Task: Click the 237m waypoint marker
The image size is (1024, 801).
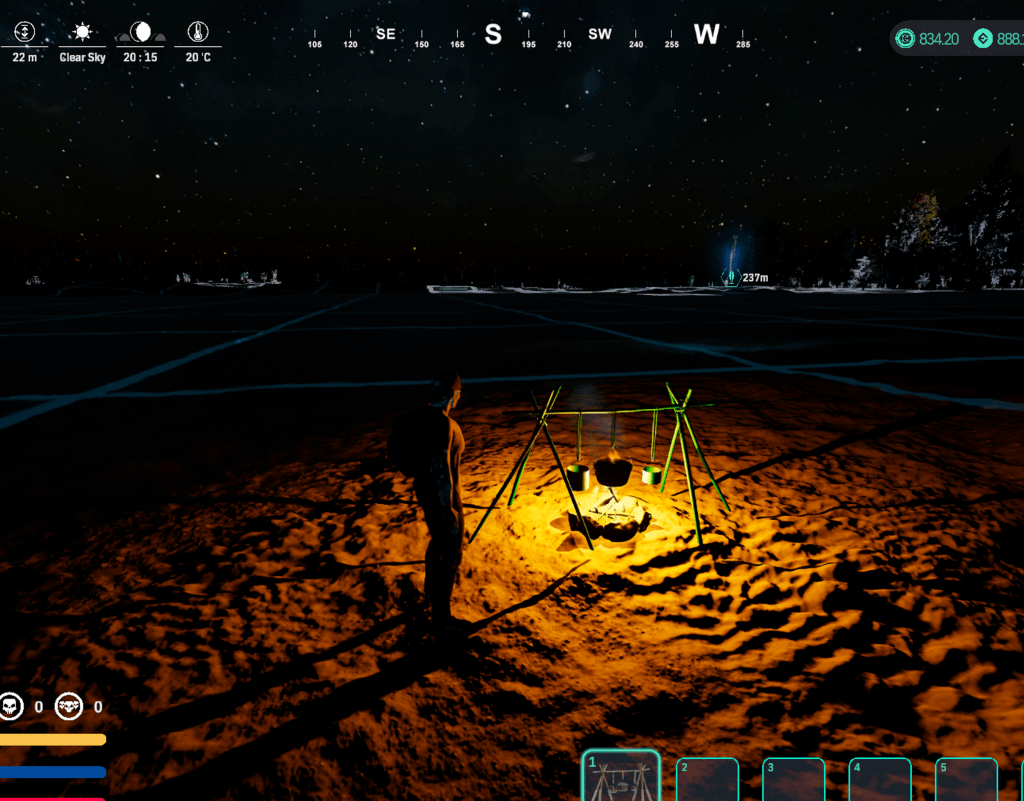Action: pyautogui.click(x=732, y=277)
